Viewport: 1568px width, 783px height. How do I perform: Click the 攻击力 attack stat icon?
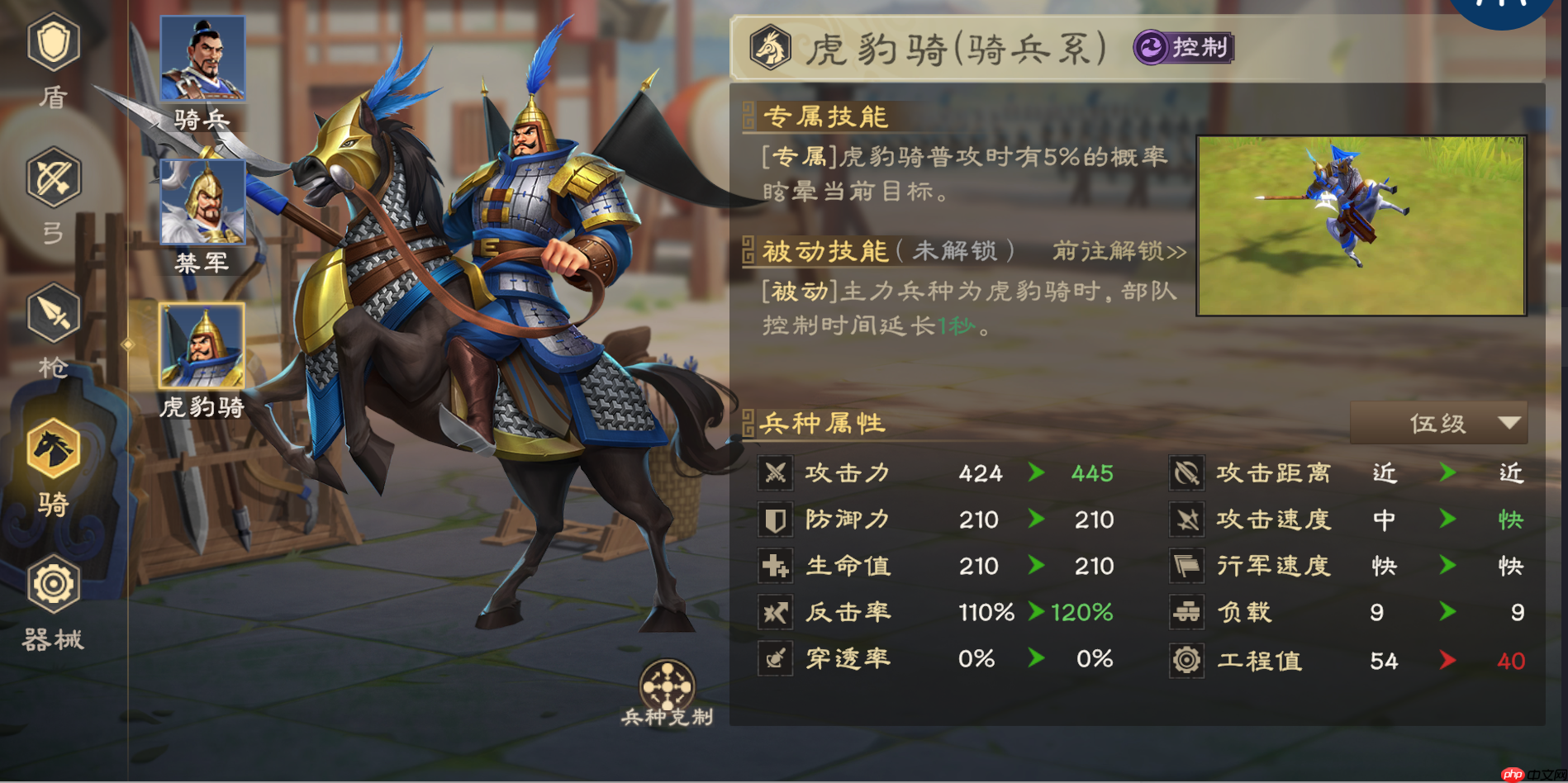click(x=775, y=473)
